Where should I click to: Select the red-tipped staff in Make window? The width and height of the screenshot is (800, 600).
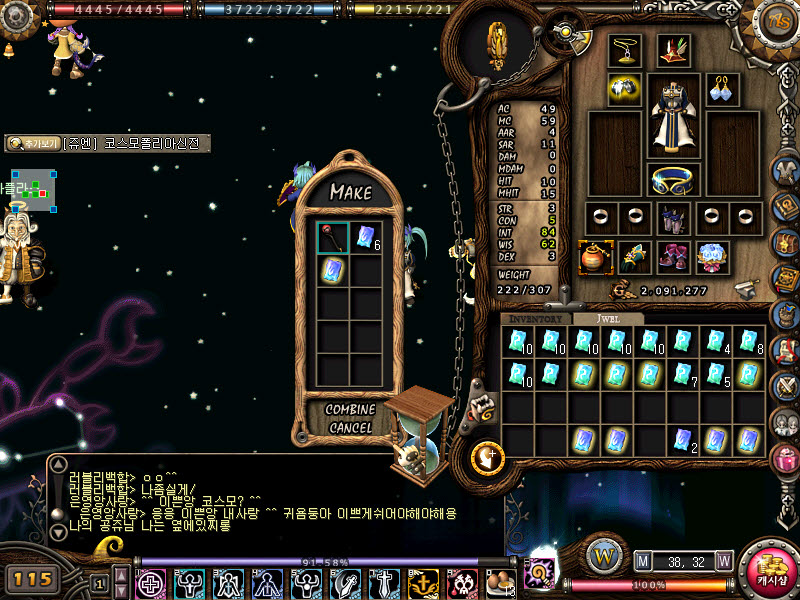[333, 237]
